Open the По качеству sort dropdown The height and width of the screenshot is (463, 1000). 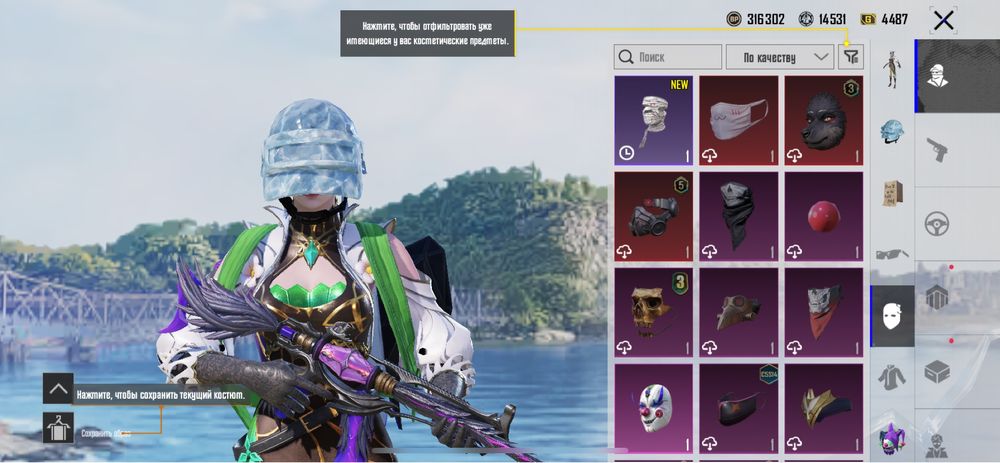point(780,57)
